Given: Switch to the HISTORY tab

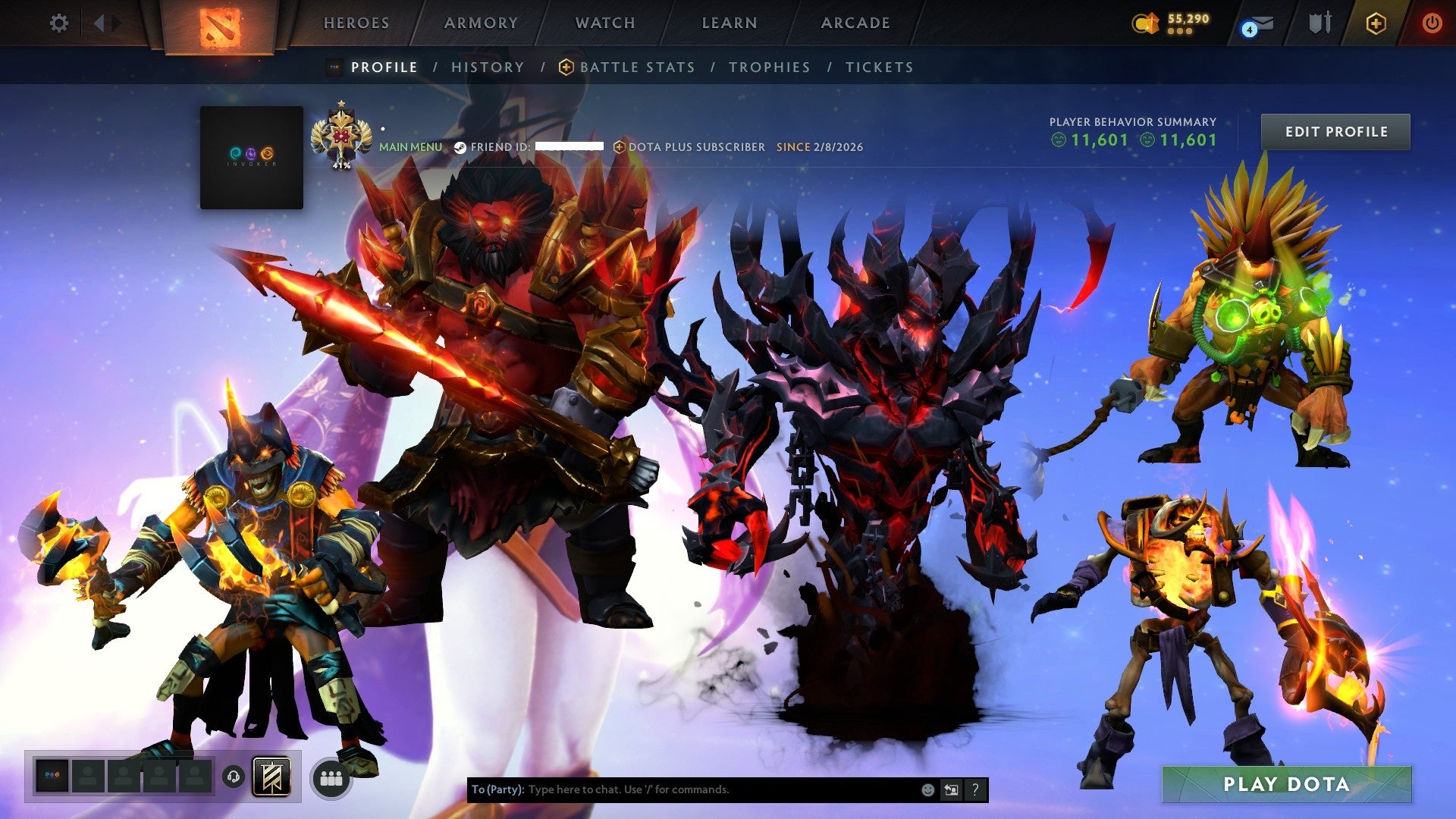Looking at the screenshot, I should [x=487, y=67].
